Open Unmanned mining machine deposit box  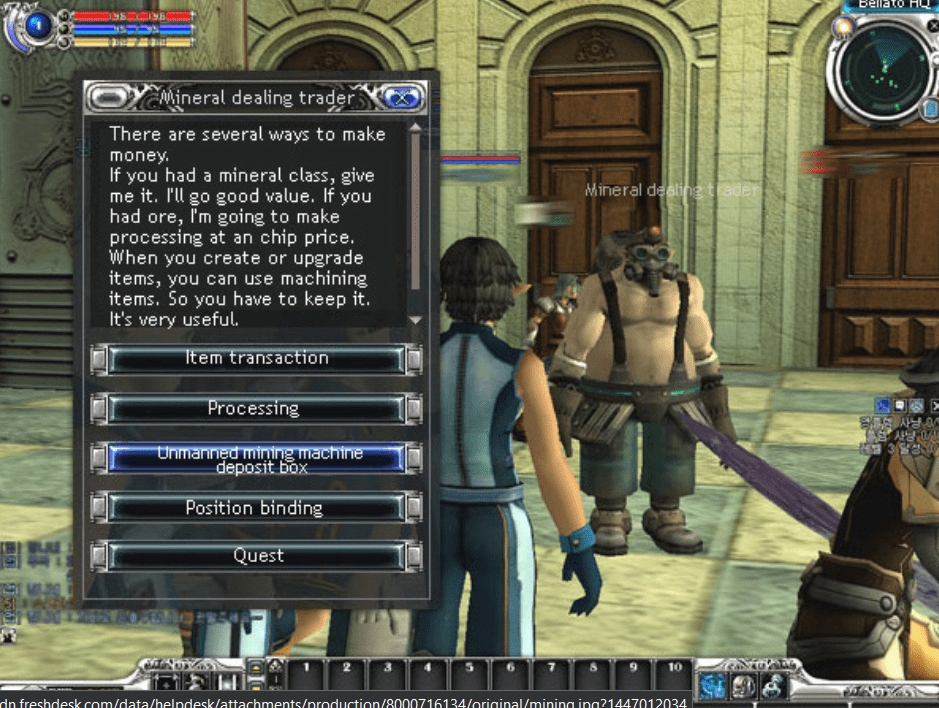pyautogui.click(x=256, y=458)
